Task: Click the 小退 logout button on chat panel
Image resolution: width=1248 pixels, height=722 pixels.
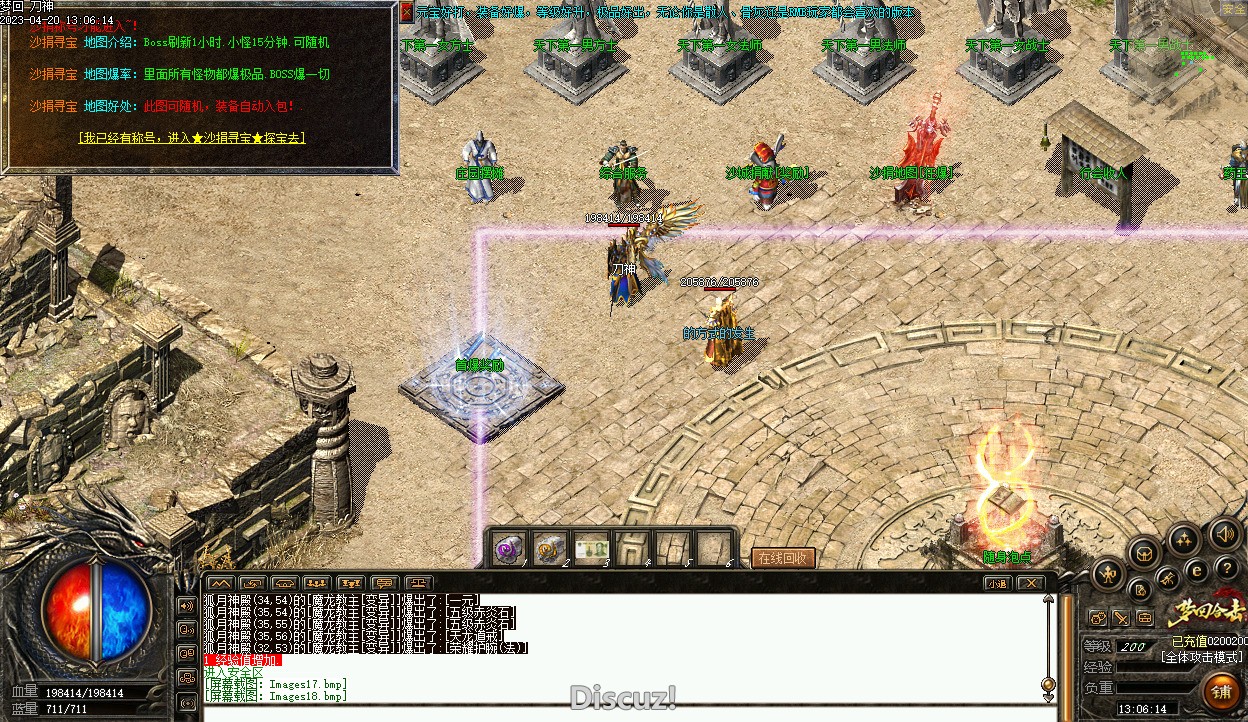Action: coord(997,583)
